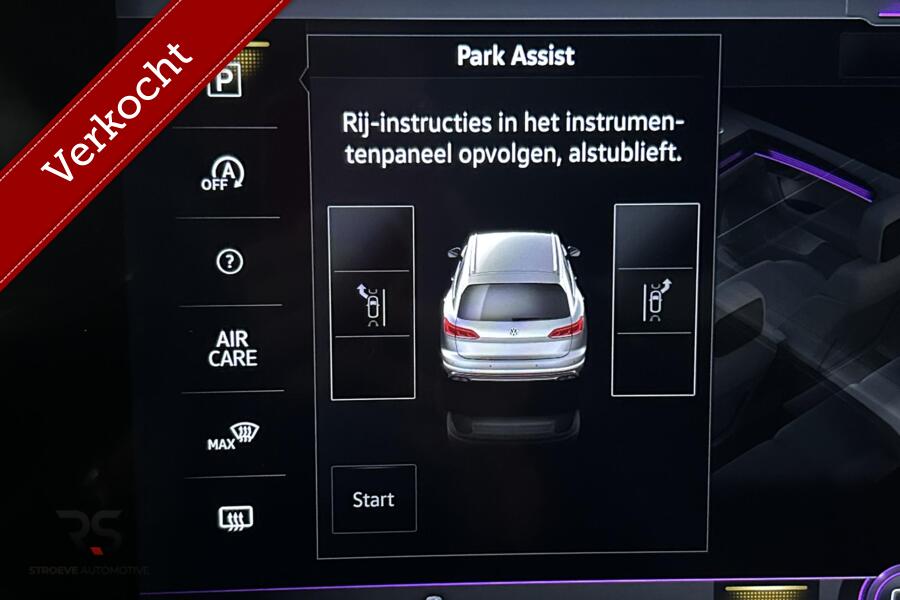Select the left-side parking maneuver option
The width and height of the screenshot is (900, 600).
(371, 304)
